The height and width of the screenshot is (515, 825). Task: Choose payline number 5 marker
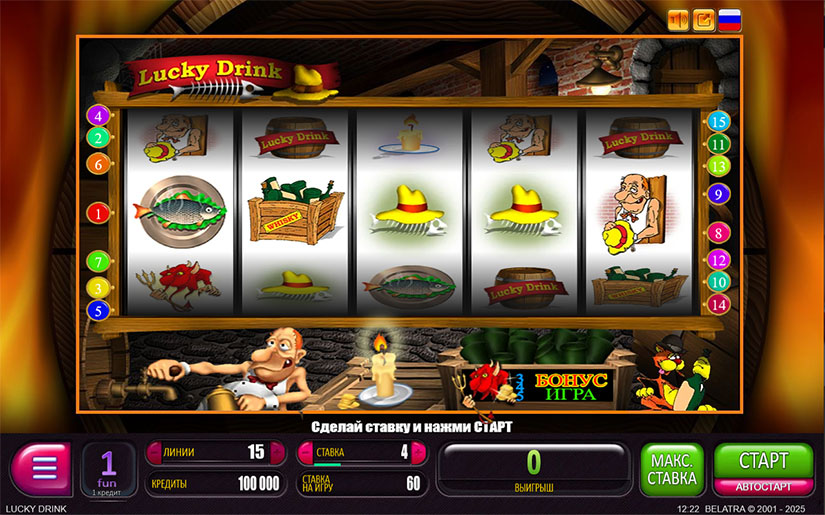pos(98,310)
